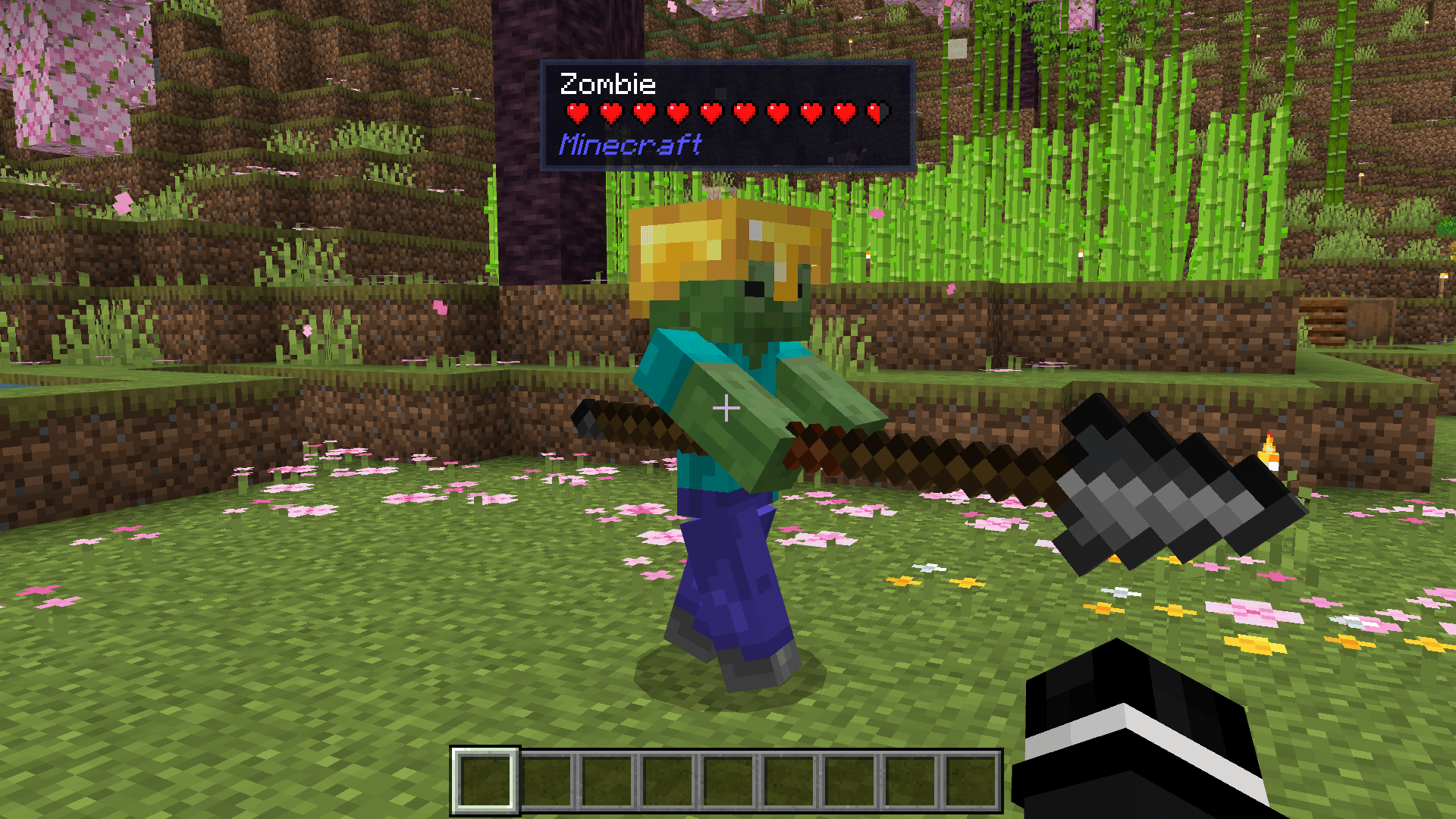The image size is (1456, 819).
Task: Click the blue Minecraft text in the tooltip
Action: (631, 146)
